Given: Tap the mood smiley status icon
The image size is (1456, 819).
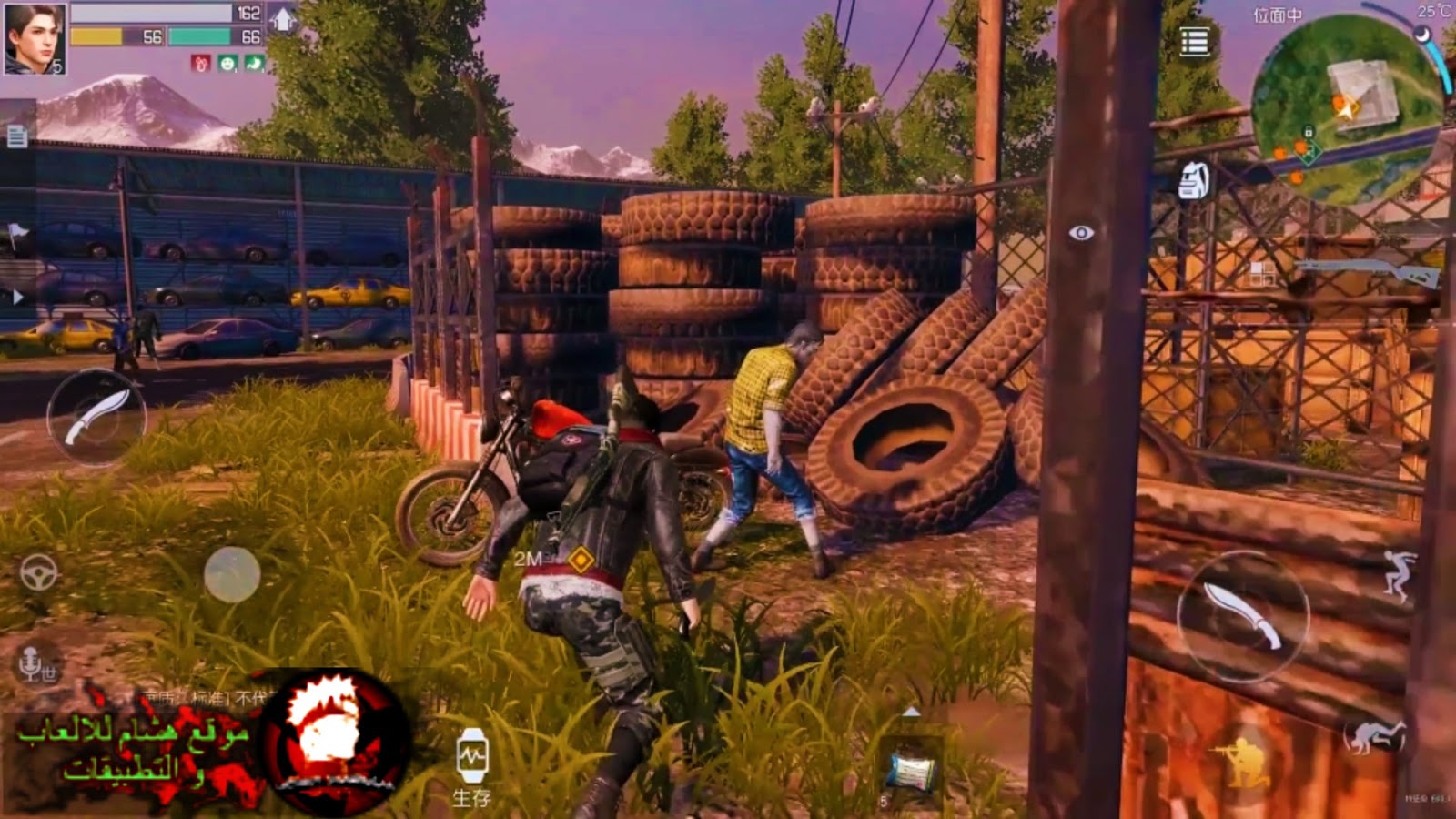Looking at the screenshot, I should point(226,64).
